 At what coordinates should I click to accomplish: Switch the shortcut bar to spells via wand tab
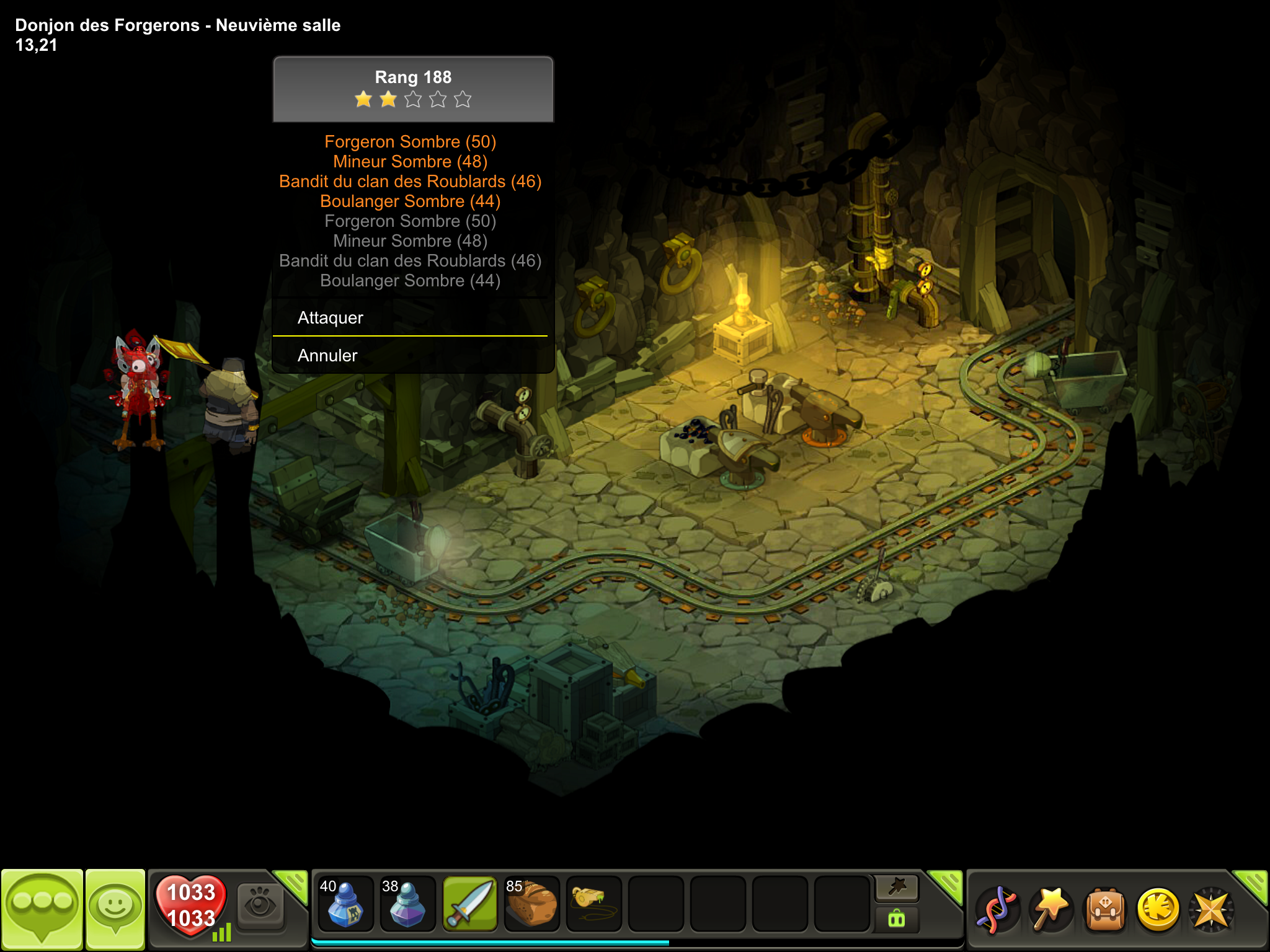(897, 888)
